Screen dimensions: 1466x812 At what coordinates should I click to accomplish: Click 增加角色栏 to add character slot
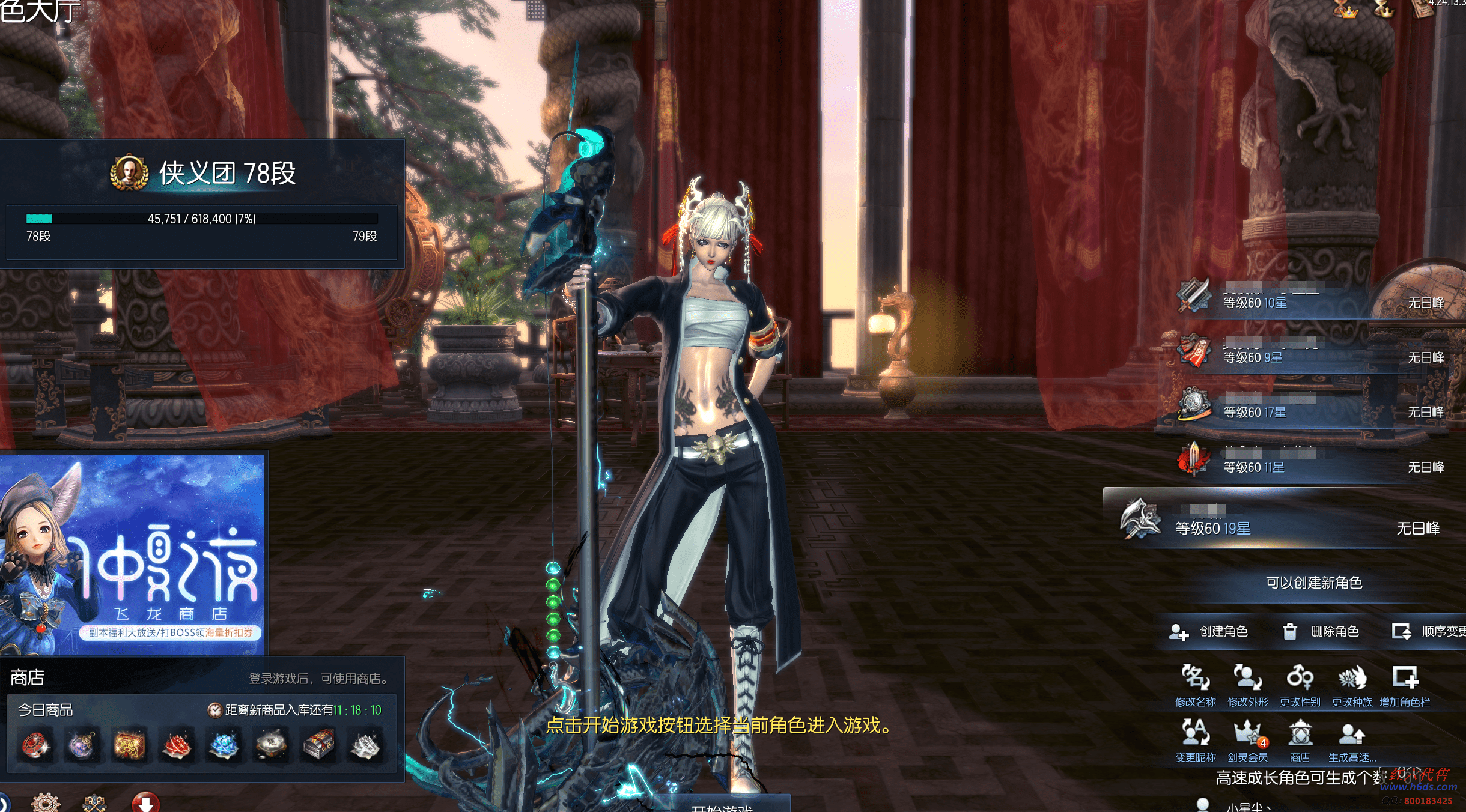1405,685
